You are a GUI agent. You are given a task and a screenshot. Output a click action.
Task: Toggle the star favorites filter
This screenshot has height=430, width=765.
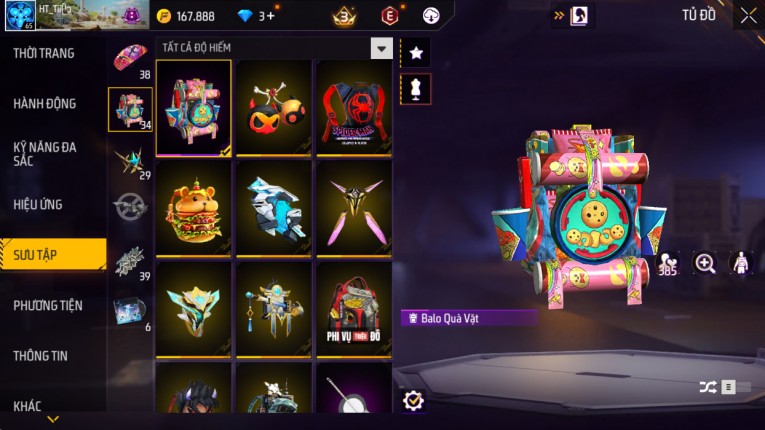click(x=416, y=52)
